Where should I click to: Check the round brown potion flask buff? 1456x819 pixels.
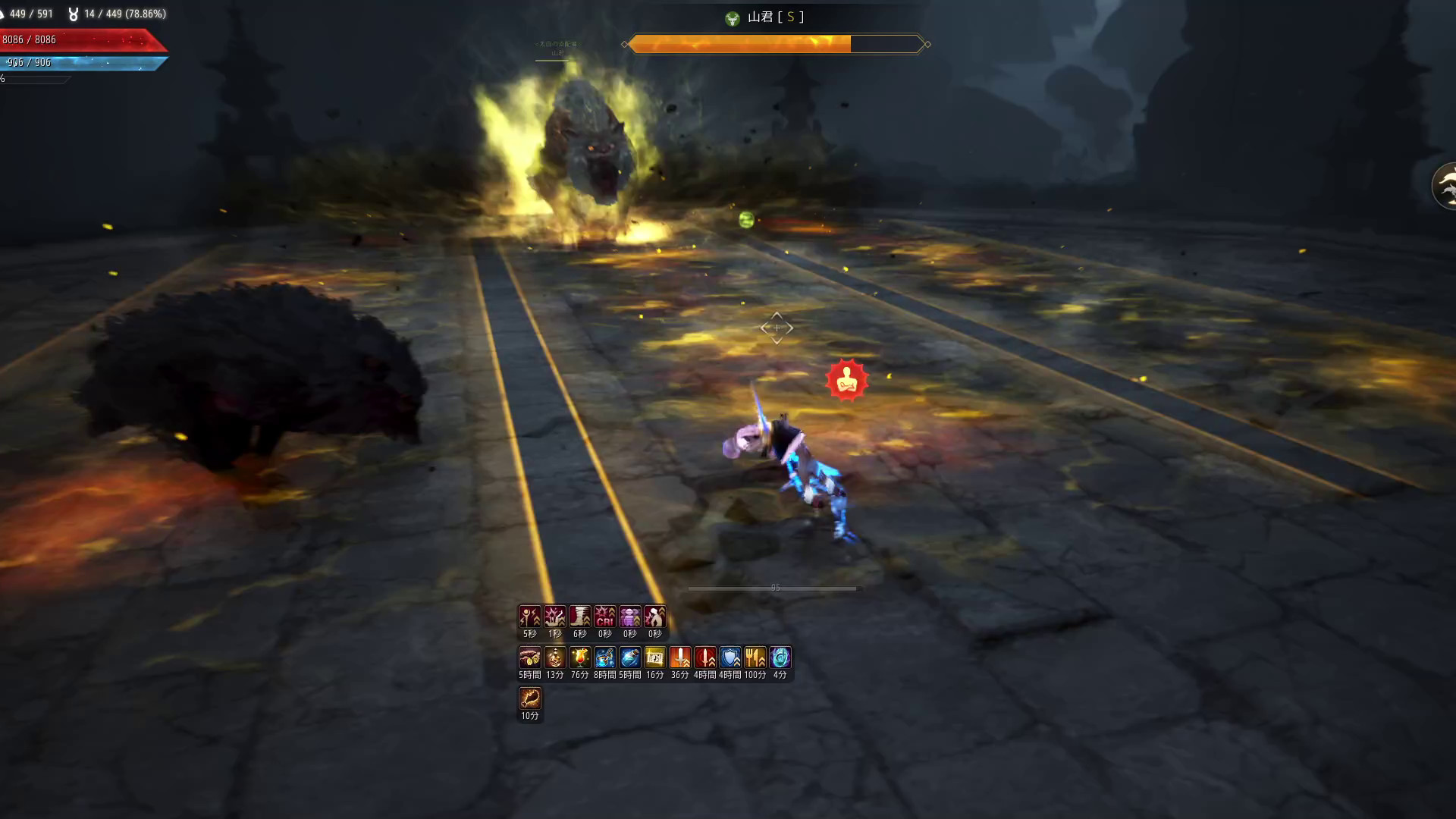click(555, 657)
